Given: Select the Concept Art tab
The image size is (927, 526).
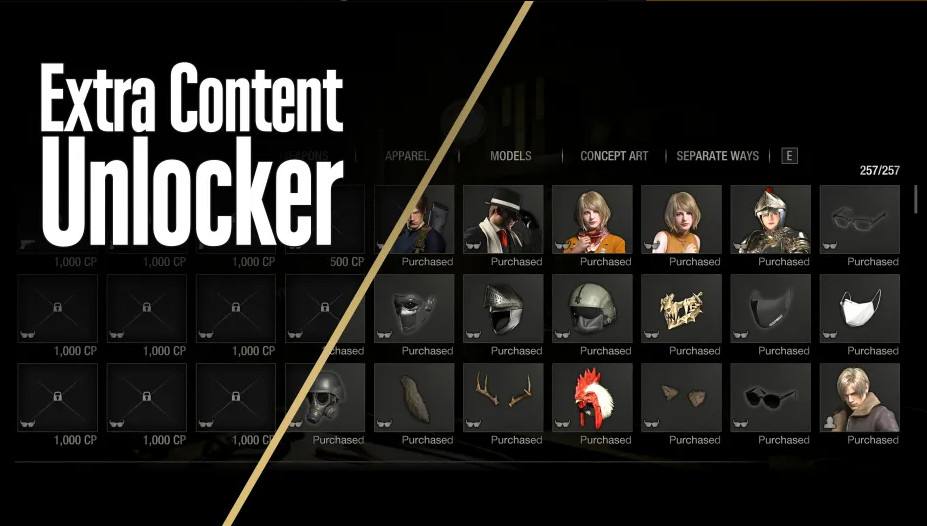Looking at the screenshot, I should pyautogui.click(x=614, y=156).
